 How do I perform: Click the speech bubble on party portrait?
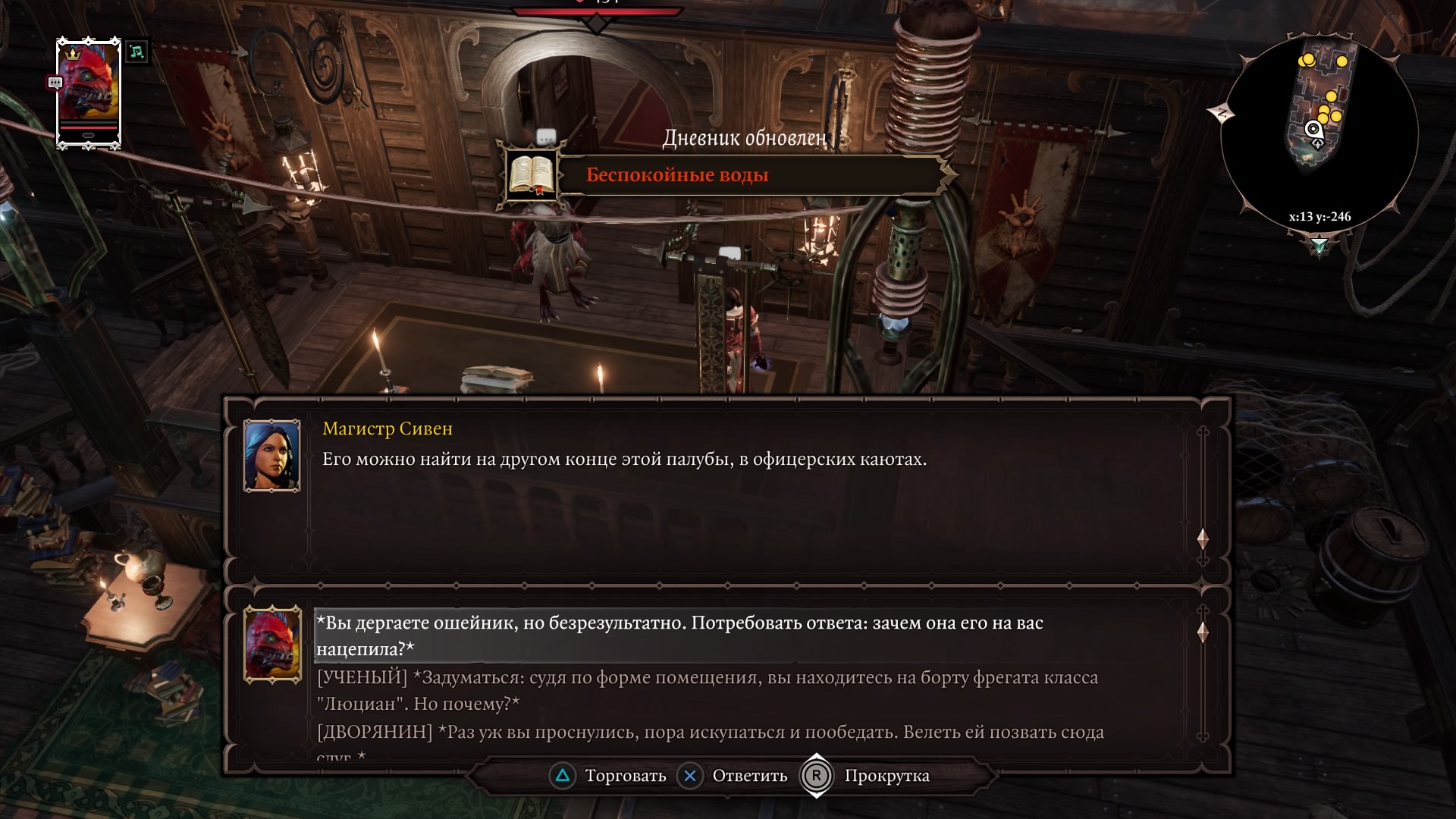[55, 83]
